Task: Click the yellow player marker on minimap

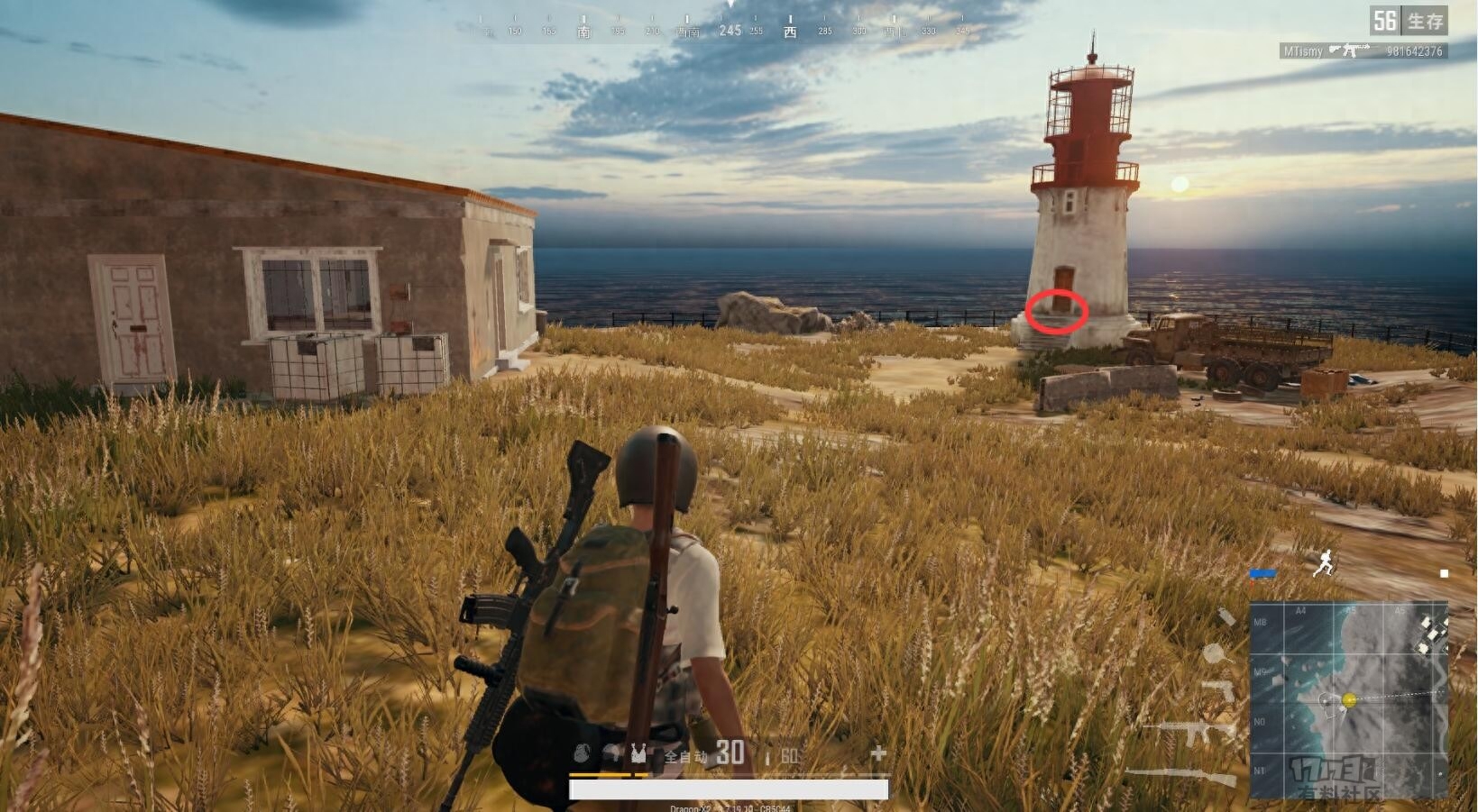Action: point(1349,700)
